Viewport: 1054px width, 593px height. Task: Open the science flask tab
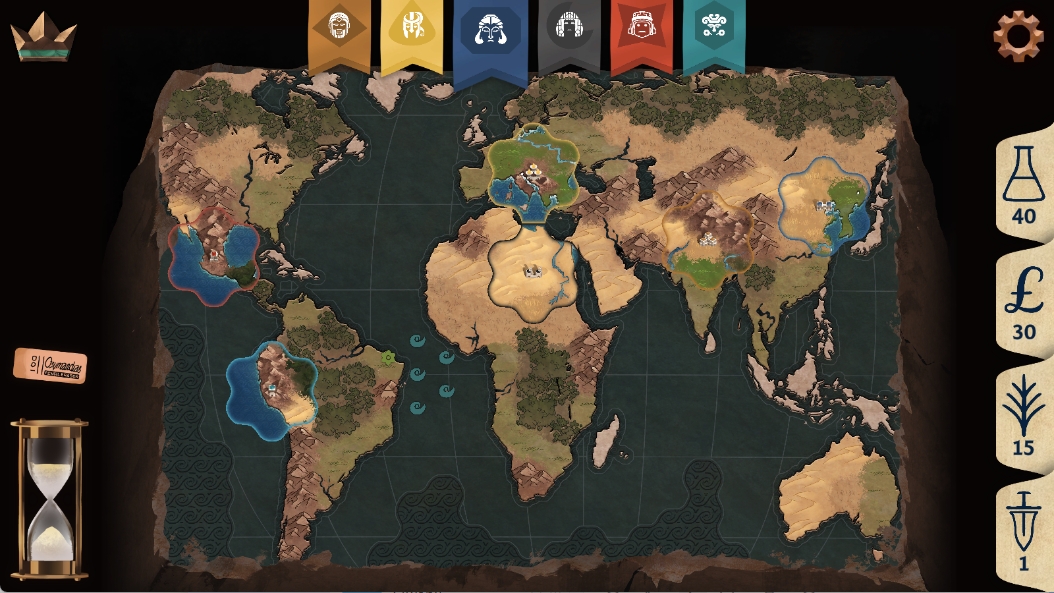coord(1023,184)
